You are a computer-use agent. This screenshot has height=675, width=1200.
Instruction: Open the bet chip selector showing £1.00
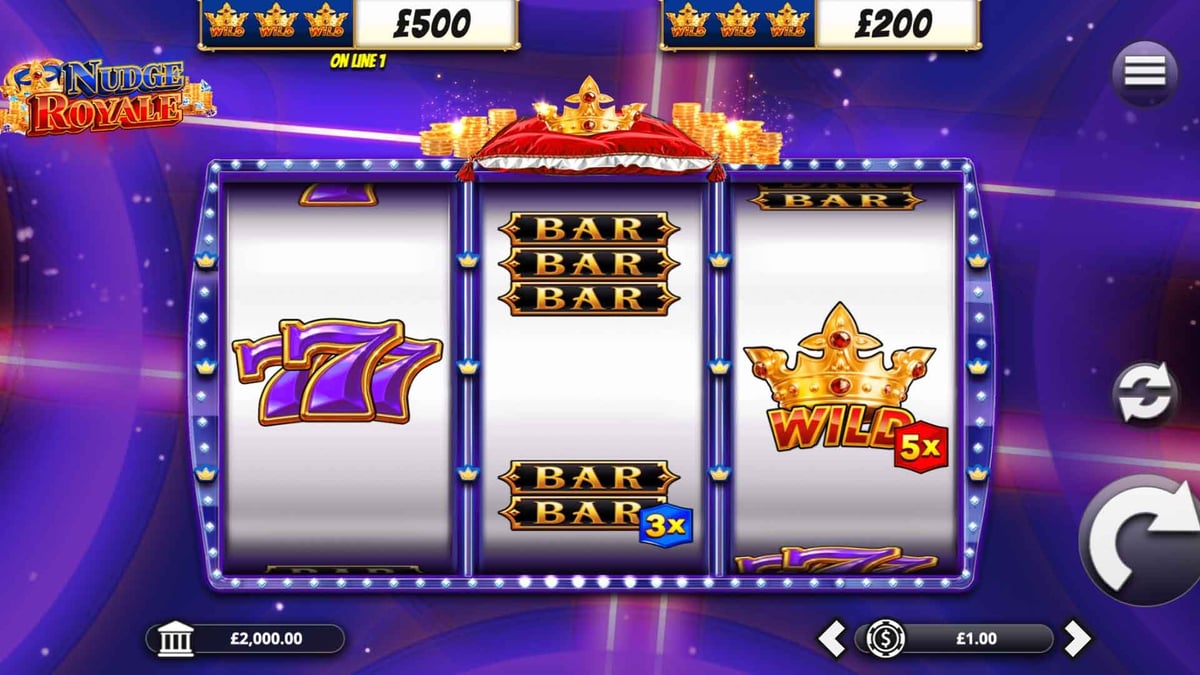(953, 638)
